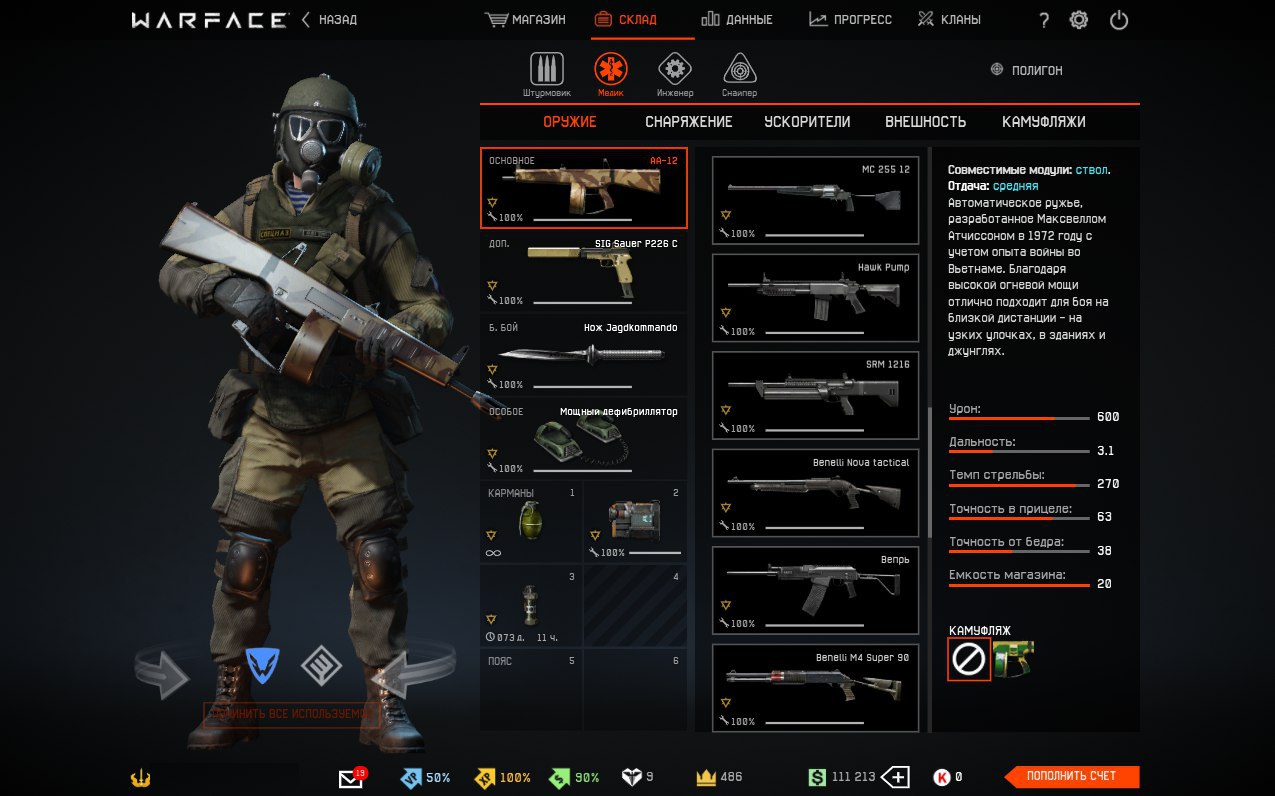Click the ПОПОЛНИТЬ СЧЕТ button
This screenshot has width=1275, height=796.
1072,776
